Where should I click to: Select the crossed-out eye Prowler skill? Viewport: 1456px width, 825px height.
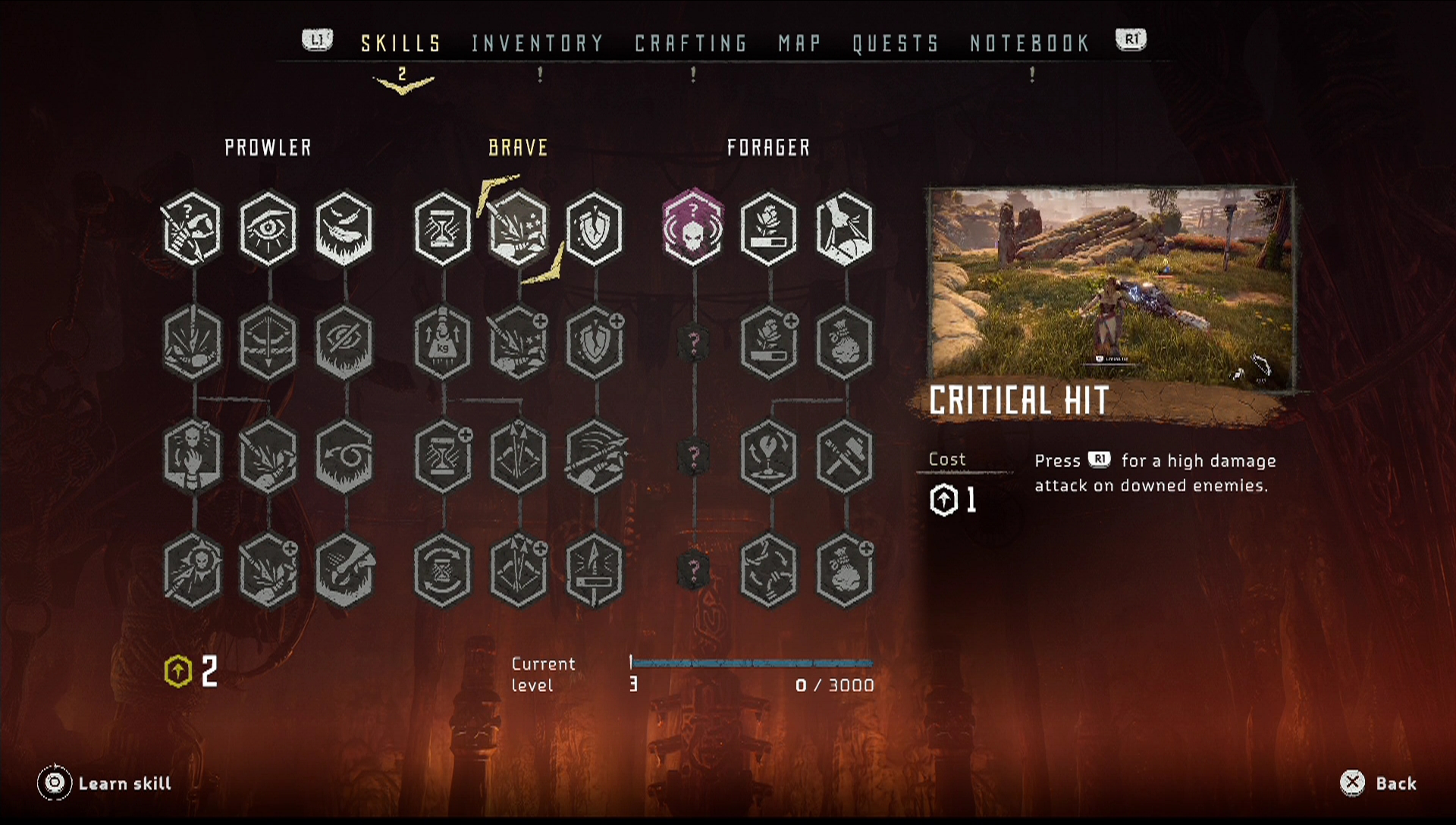coord(344,342)
